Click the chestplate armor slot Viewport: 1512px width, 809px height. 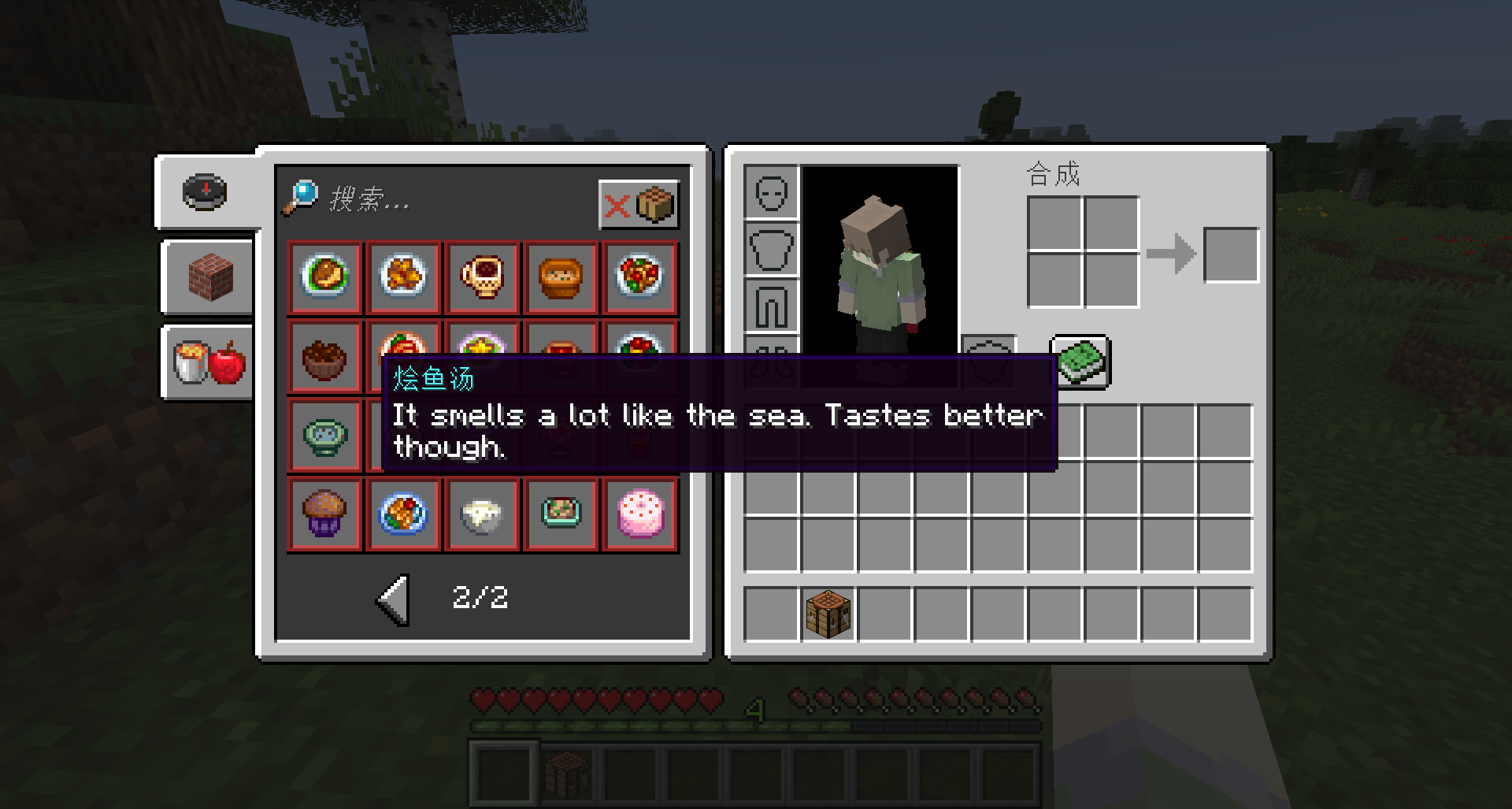click(x=771, y=249)
